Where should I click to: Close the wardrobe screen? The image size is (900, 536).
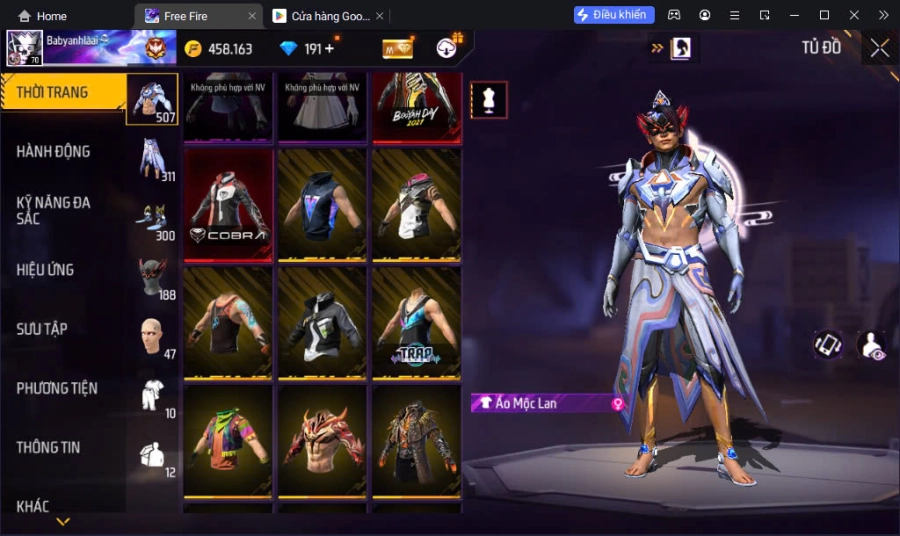tap(879, 48)
